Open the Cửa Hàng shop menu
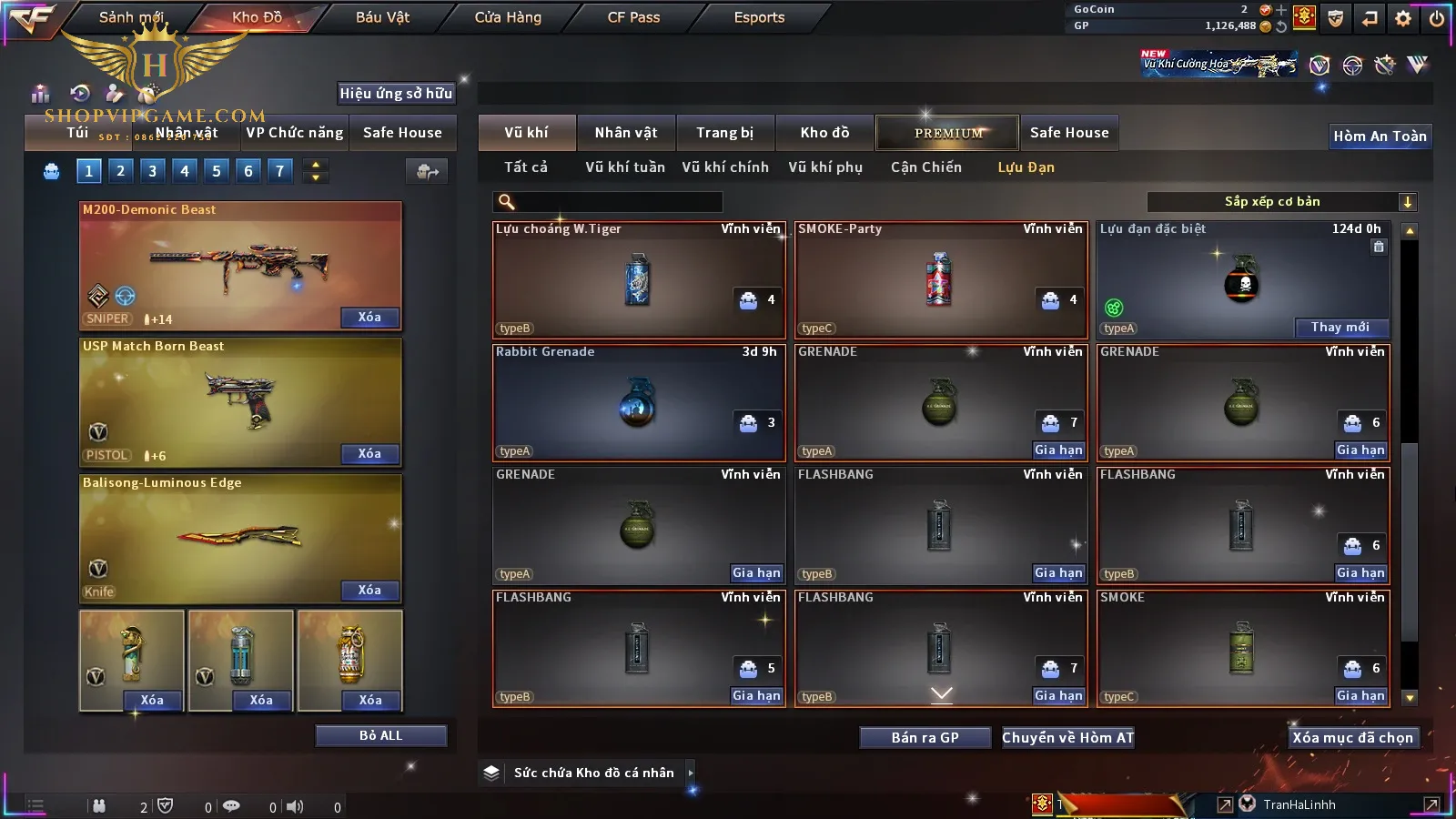Screen dimensions: 1456x819 [x=508, y=17]
